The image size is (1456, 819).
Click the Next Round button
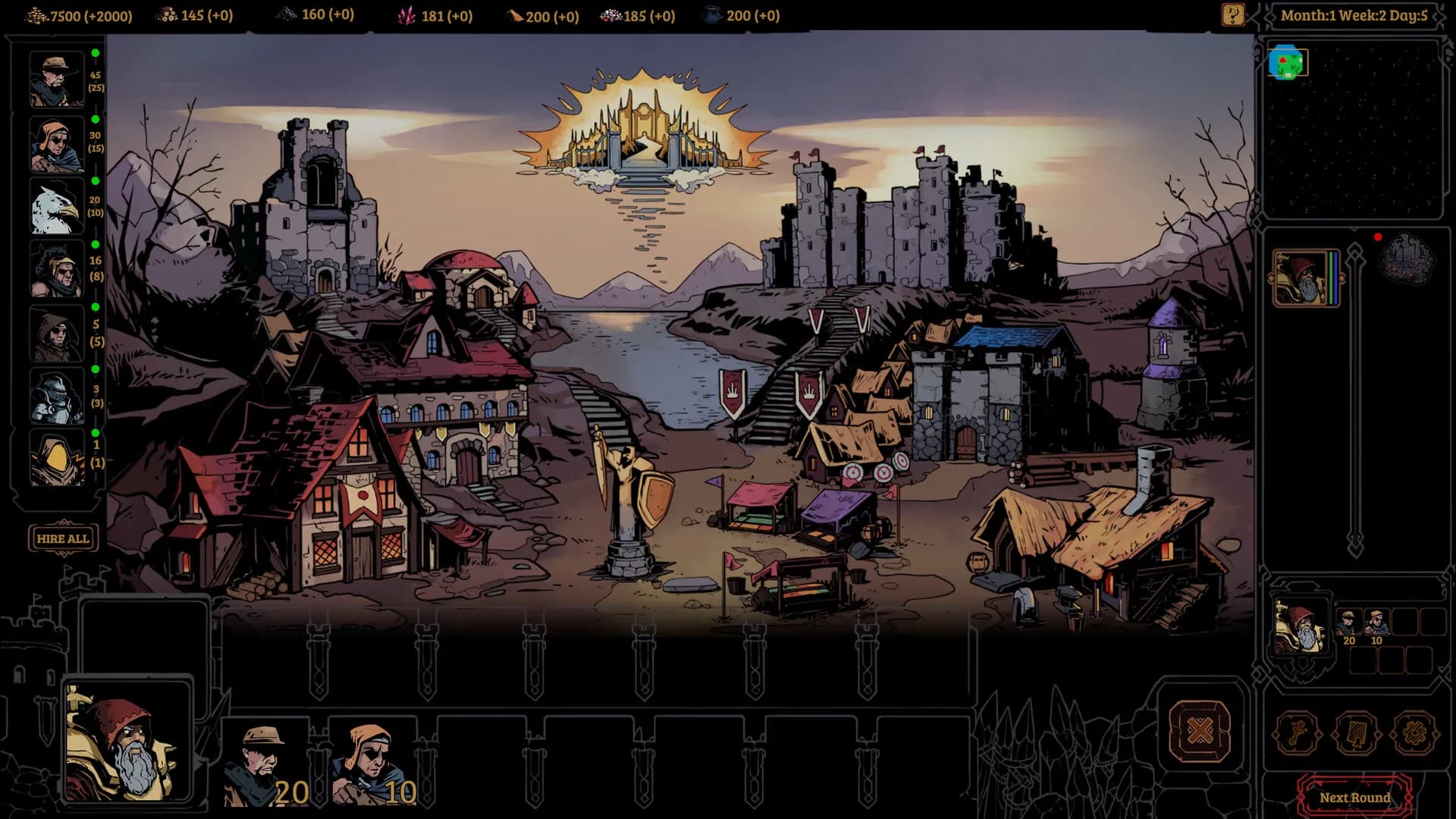click(x=1356, y=798)
